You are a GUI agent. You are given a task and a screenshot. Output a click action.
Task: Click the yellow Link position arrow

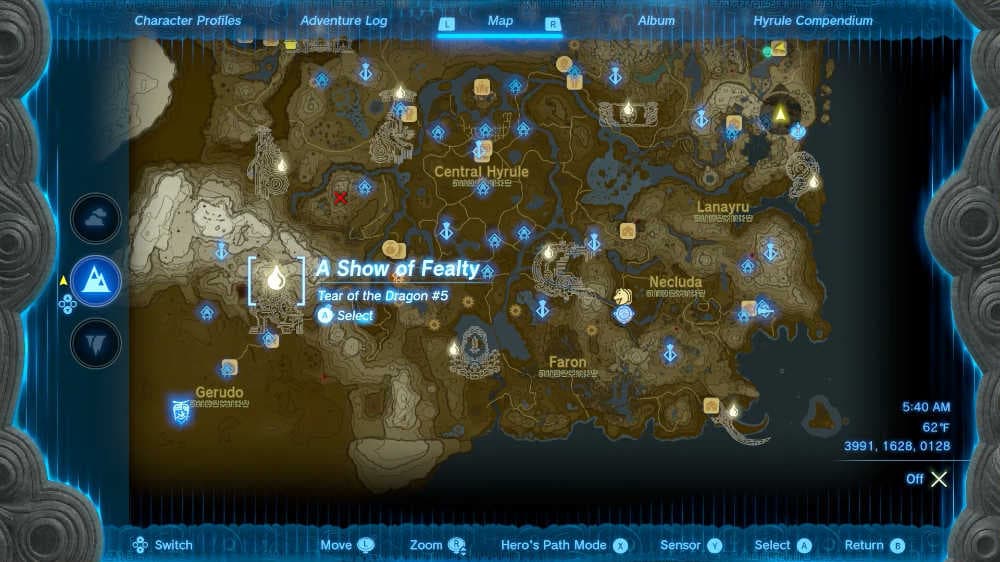pos(780,113)
